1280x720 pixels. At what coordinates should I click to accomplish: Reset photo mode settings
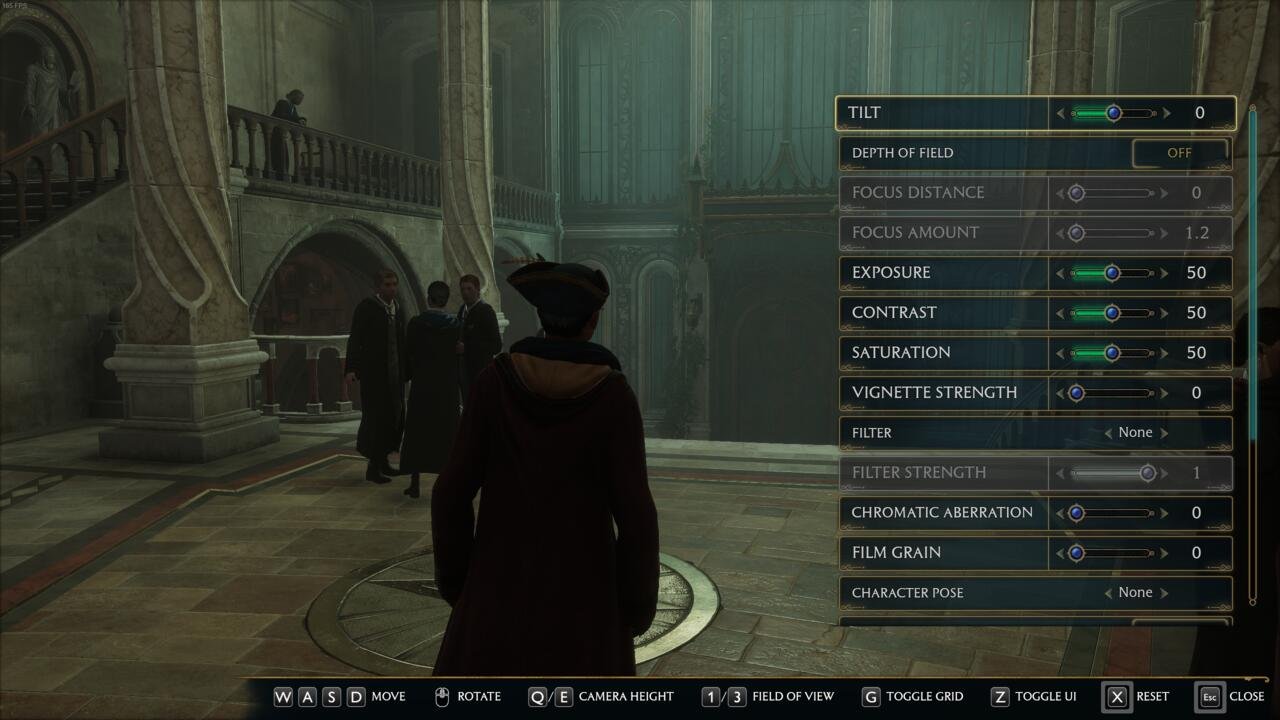(x=1117, y=697)
